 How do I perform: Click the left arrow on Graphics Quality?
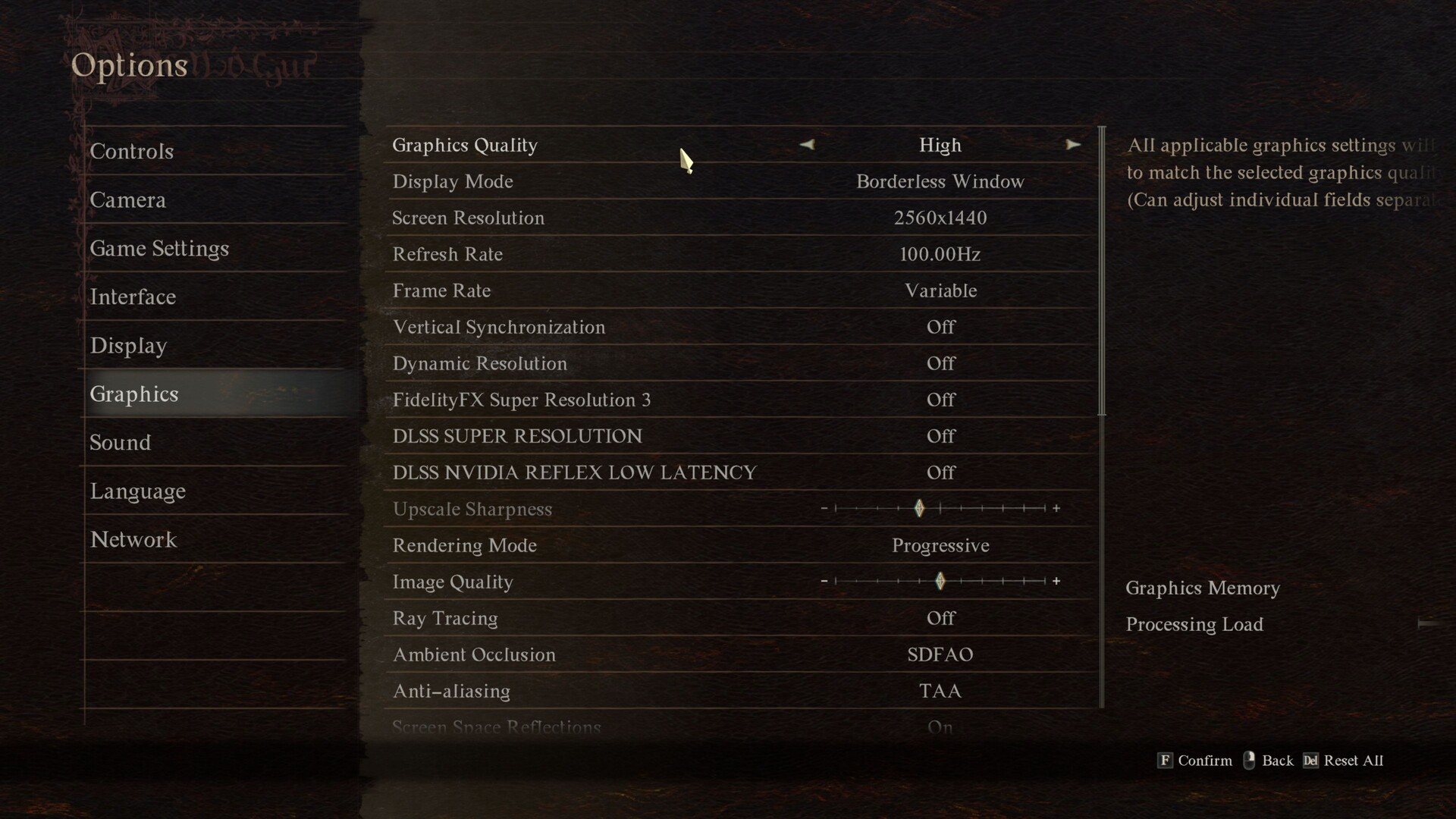click(x=807, y=145)
